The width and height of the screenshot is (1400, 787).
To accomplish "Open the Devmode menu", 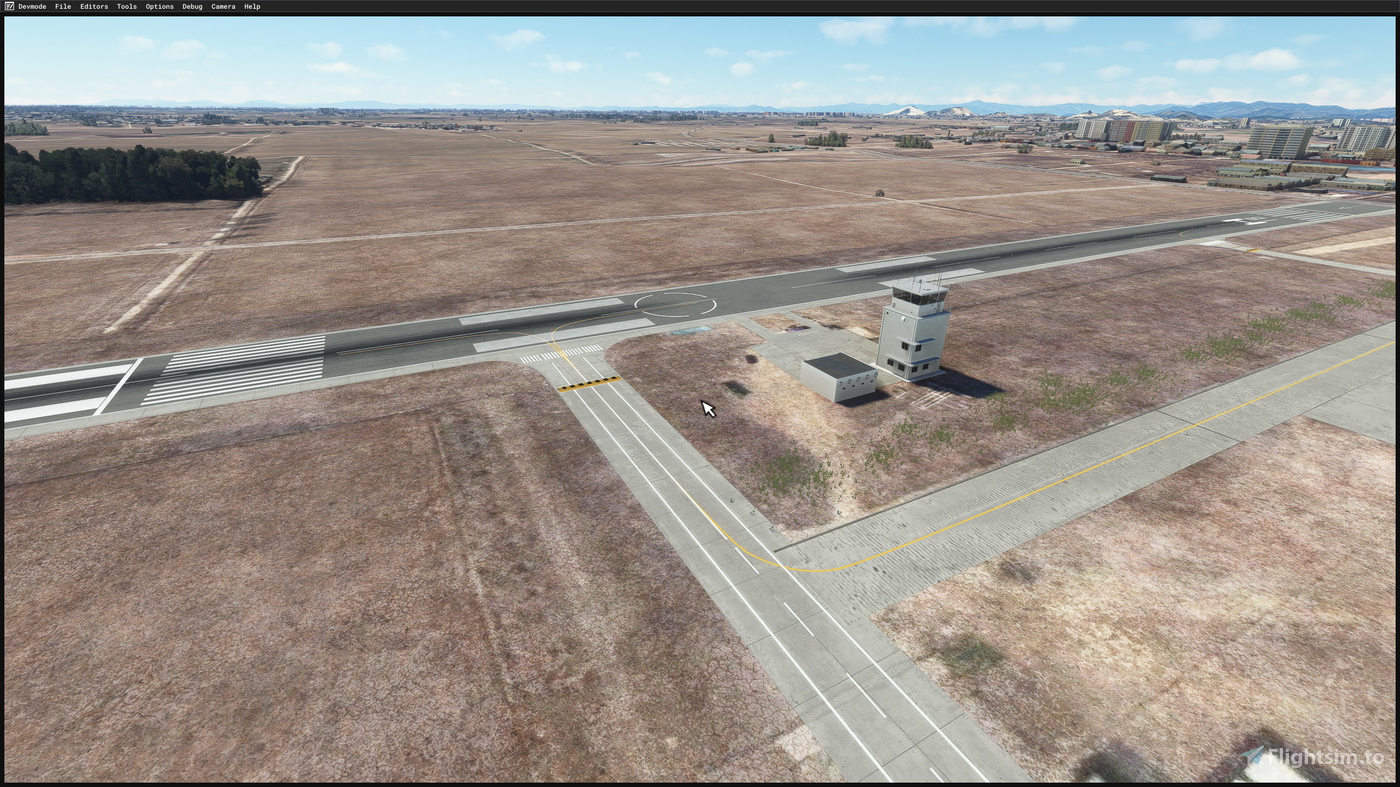I will point(30,5).
